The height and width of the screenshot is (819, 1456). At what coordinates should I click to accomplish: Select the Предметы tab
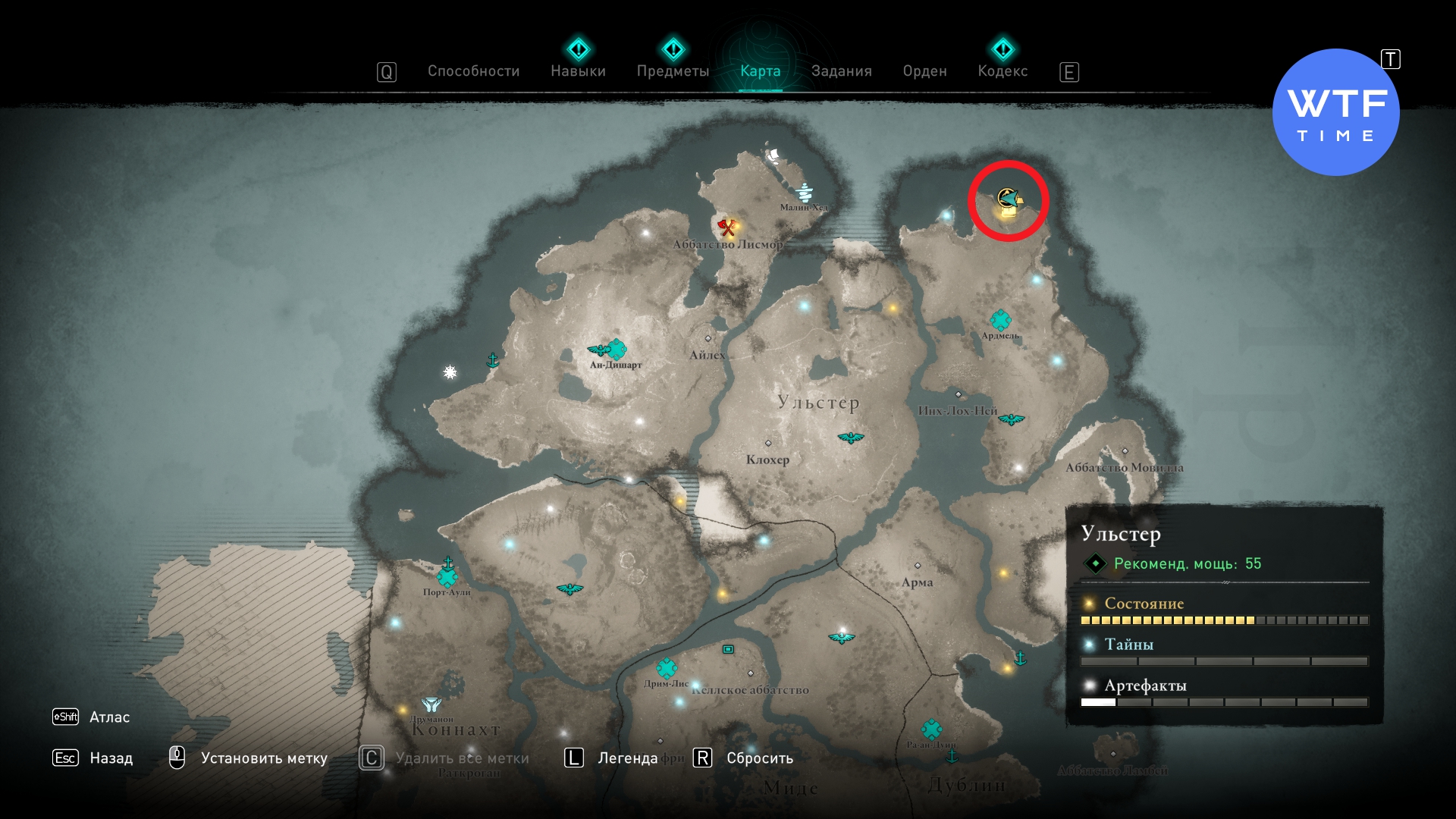673,71
